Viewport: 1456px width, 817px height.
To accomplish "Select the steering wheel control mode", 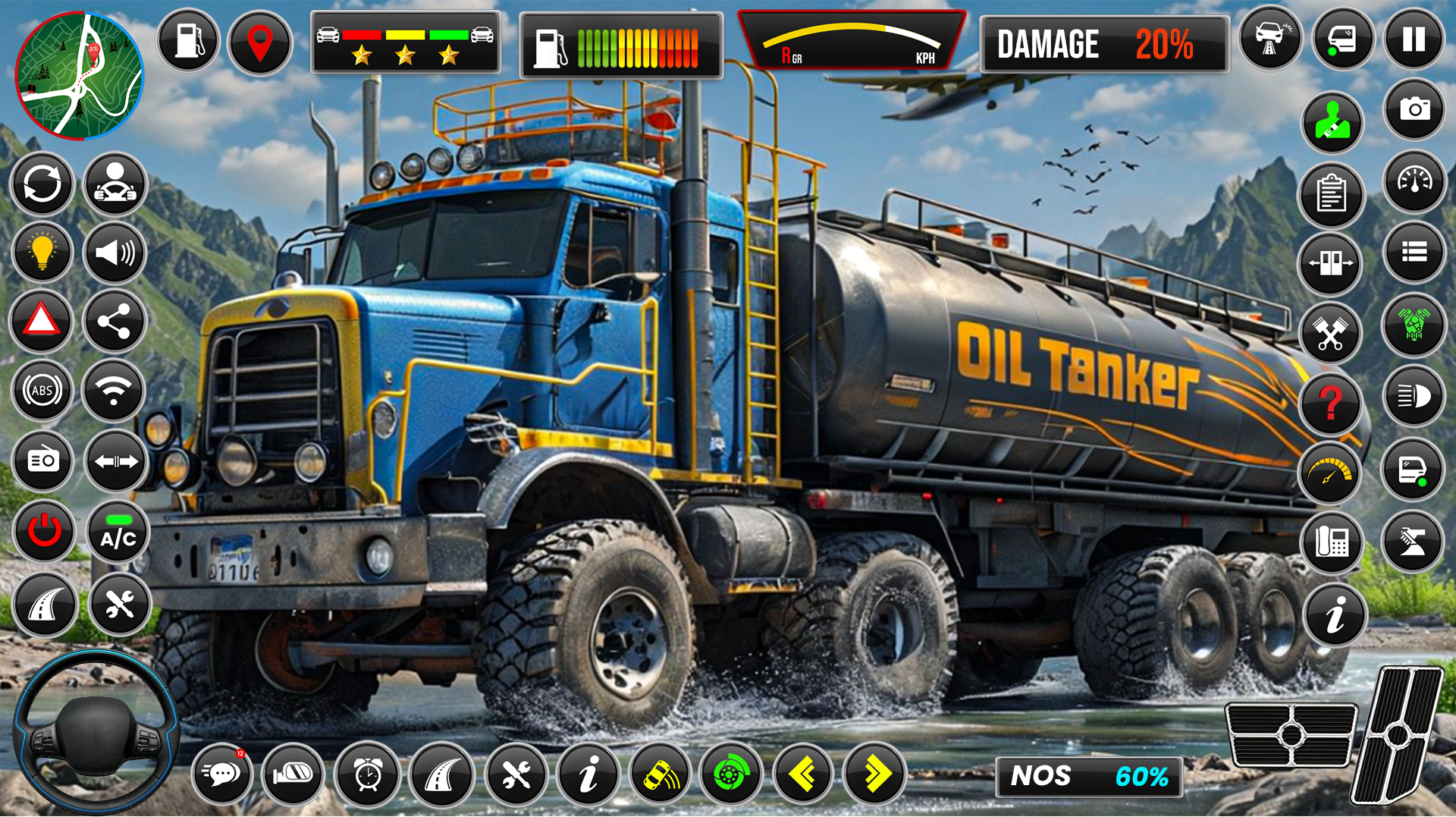I will (x=115, y=184).
